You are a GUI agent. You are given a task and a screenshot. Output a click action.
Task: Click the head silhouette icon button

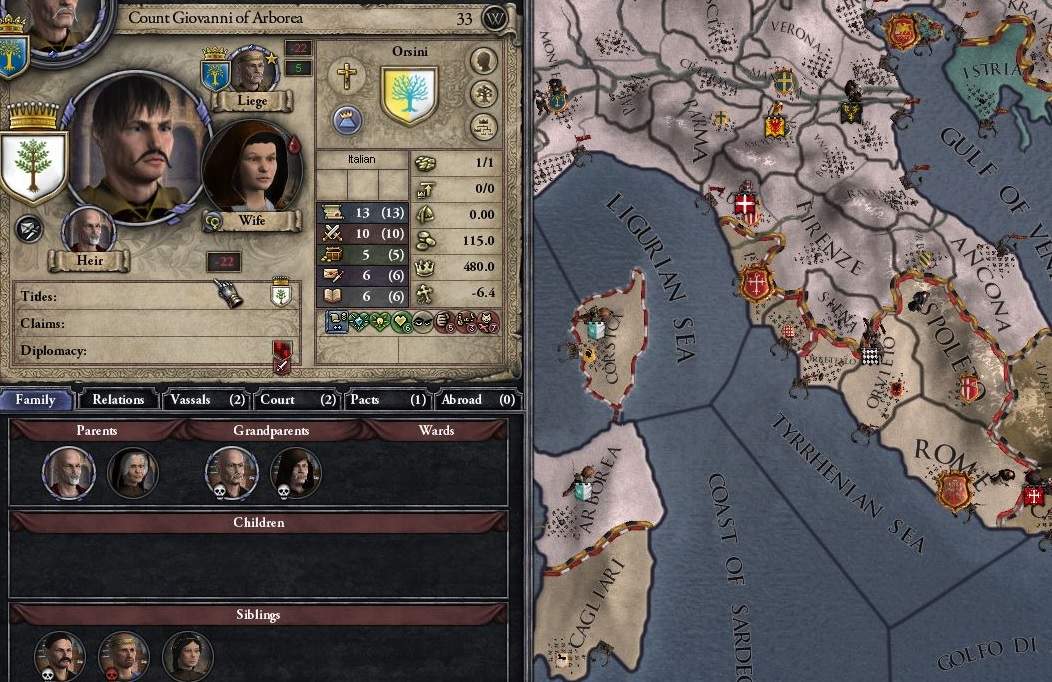pyautogui.click(x=484, y=61)
